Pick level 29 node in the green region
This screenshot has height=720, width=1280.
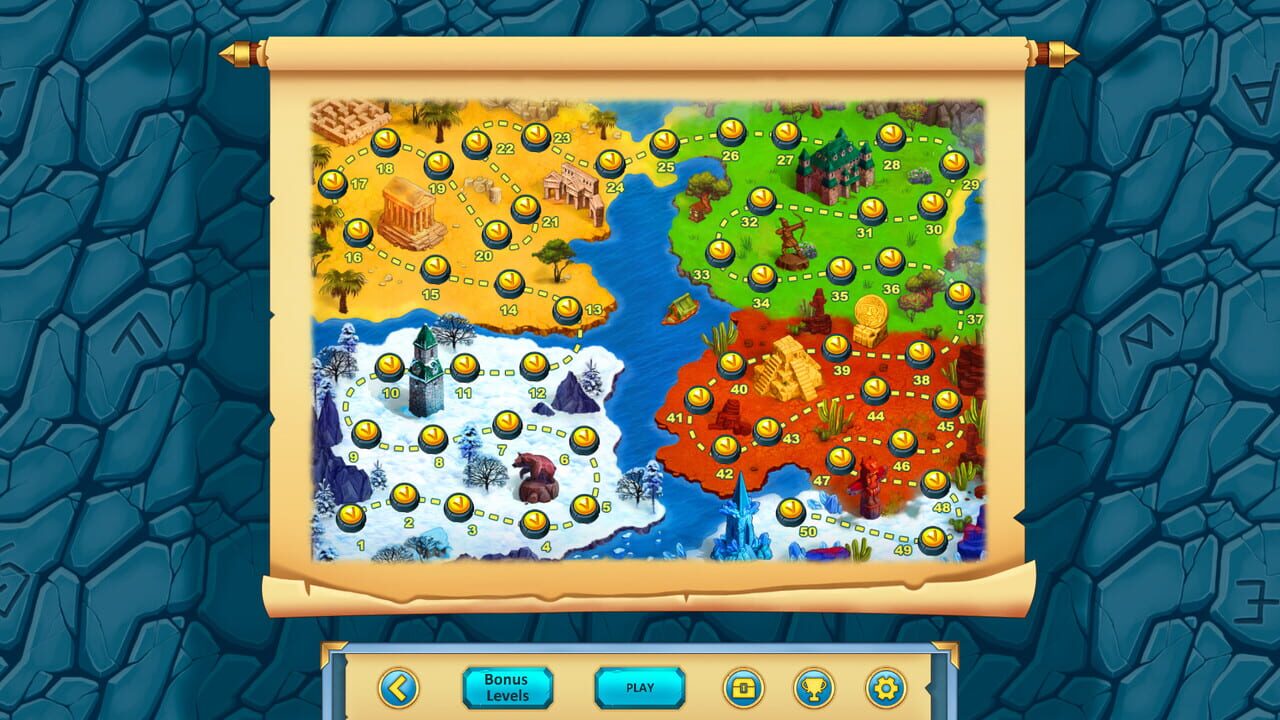click(954, 163)
